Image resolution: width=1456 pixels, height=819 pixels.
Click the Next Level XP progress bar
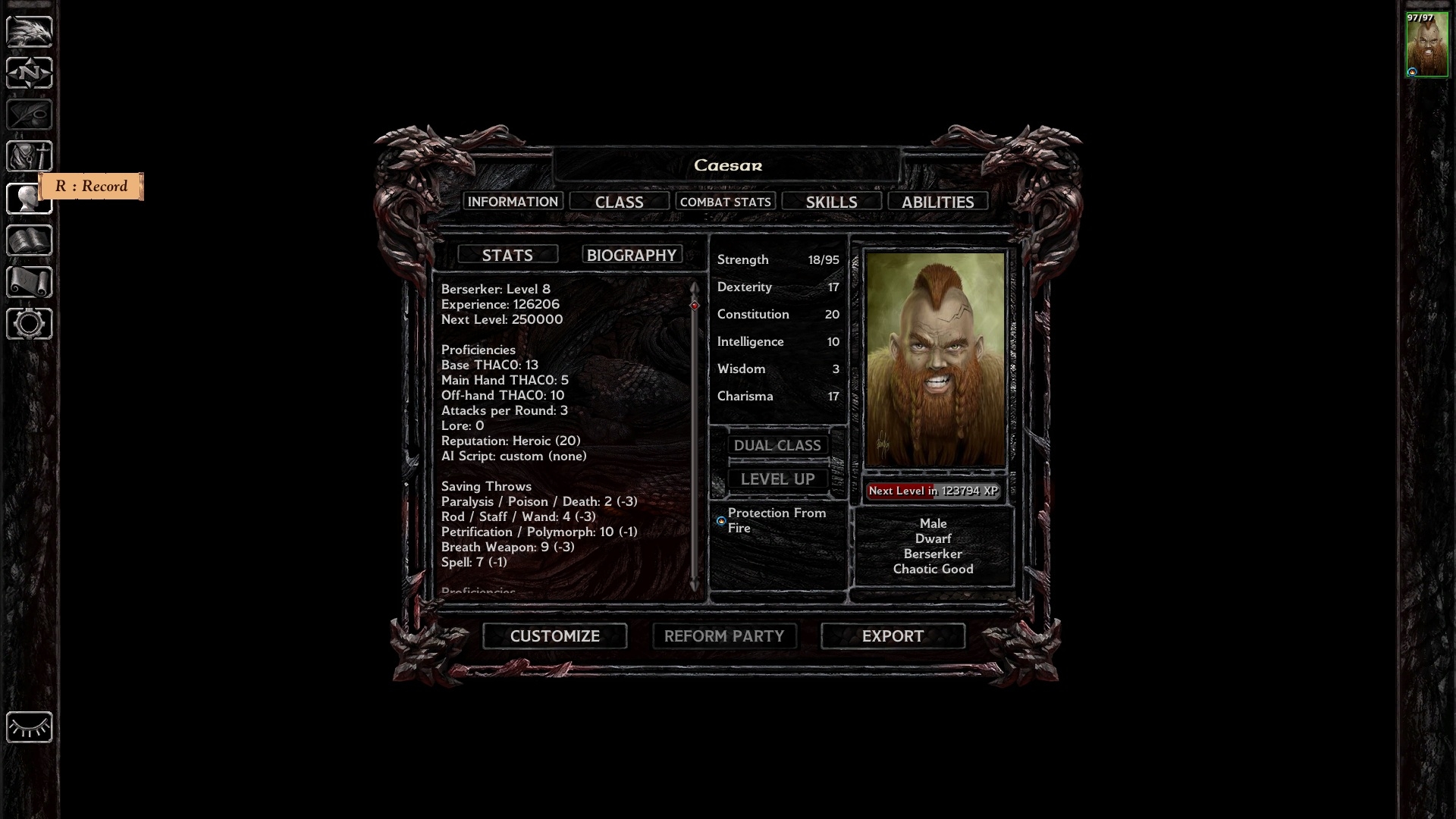(933, 491)
